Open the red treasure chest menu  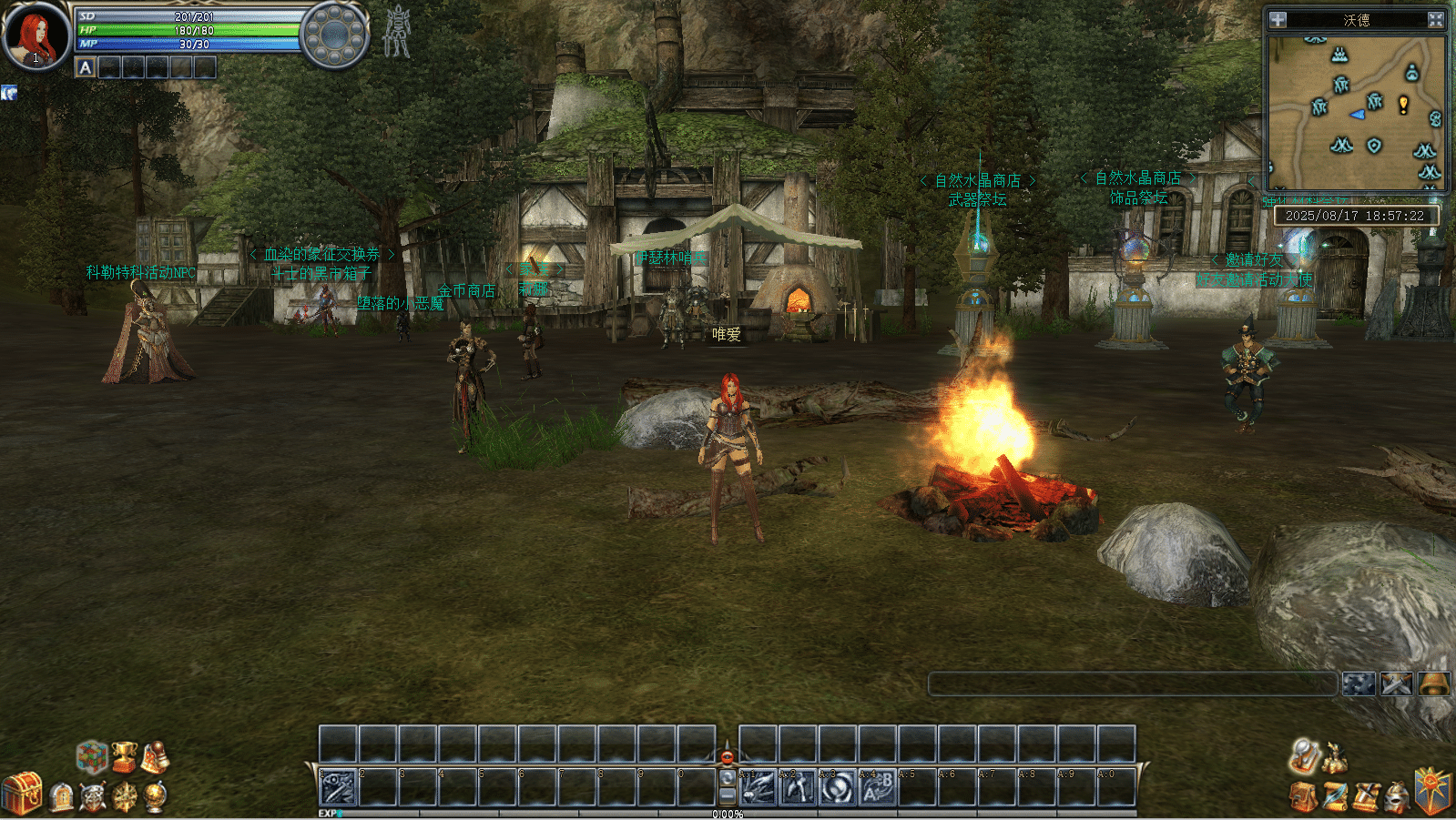(22, 792)
